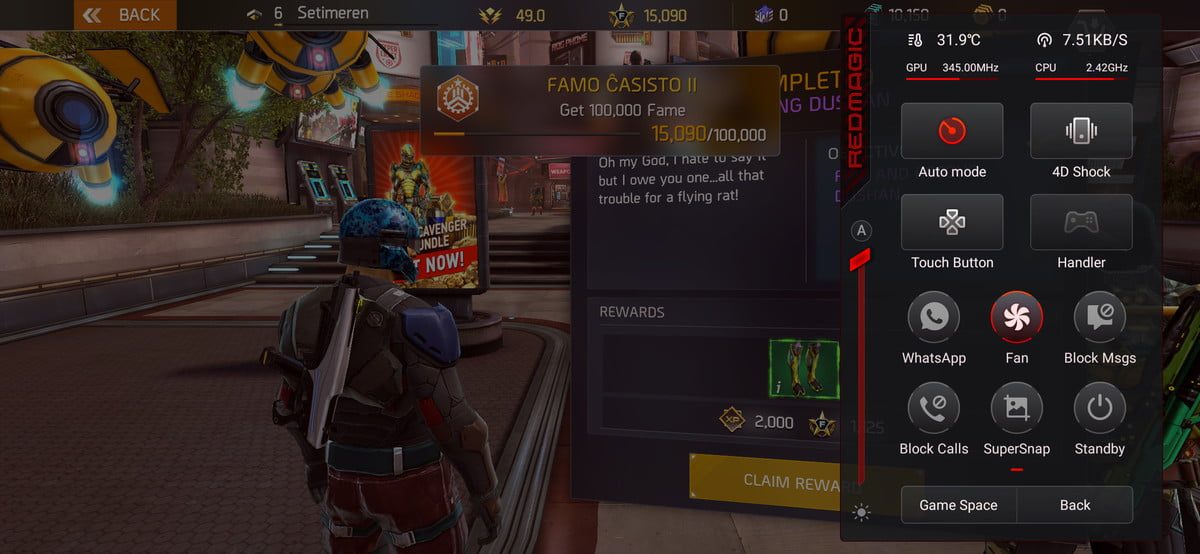This screenshot has height=554, width=1200.
Task: Select the Famo Ĉasisto II achievement banner
Action: pos(599,110)
